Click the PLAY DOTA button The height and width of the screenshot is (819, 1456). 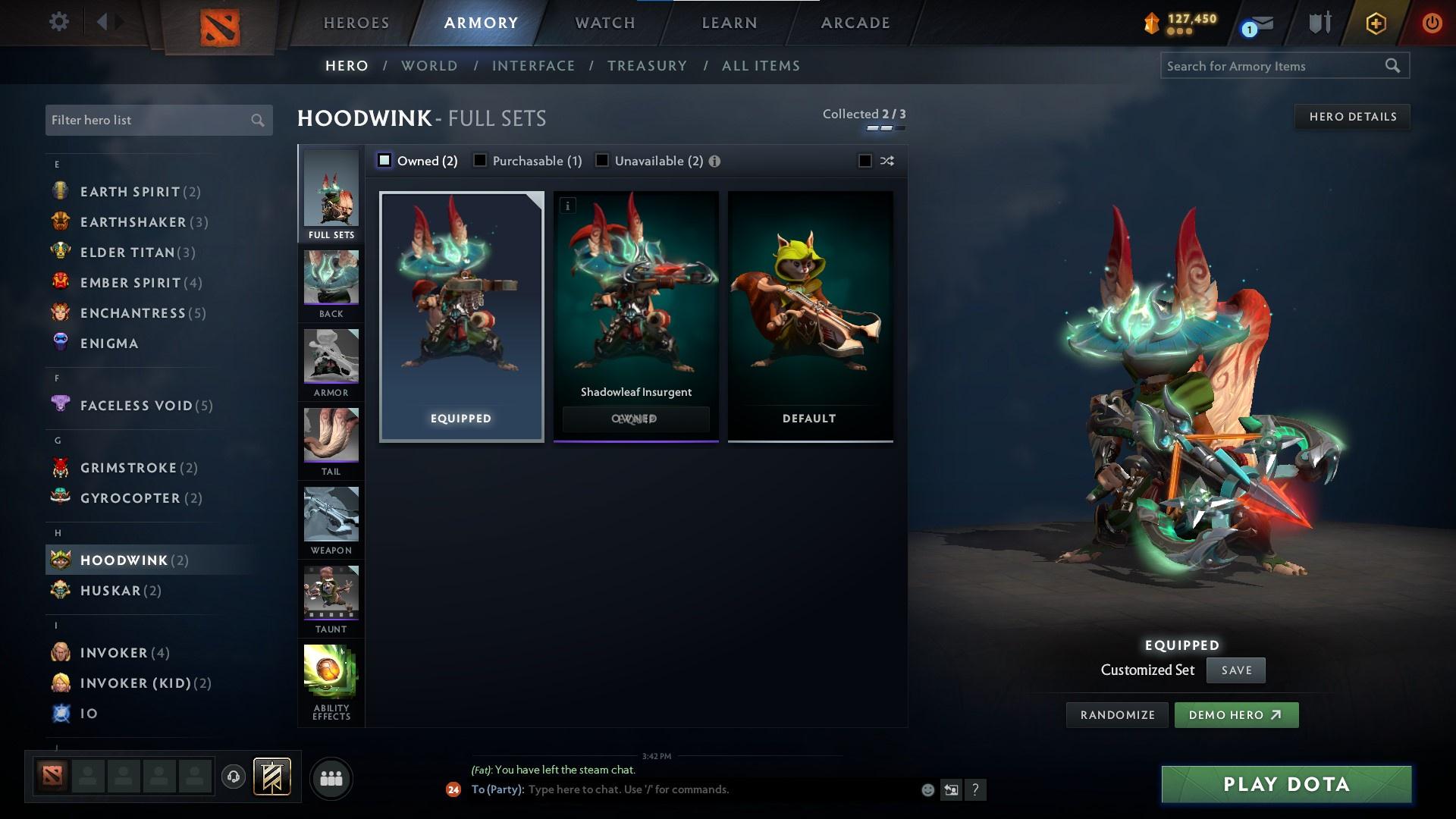tap(1285, 784)
